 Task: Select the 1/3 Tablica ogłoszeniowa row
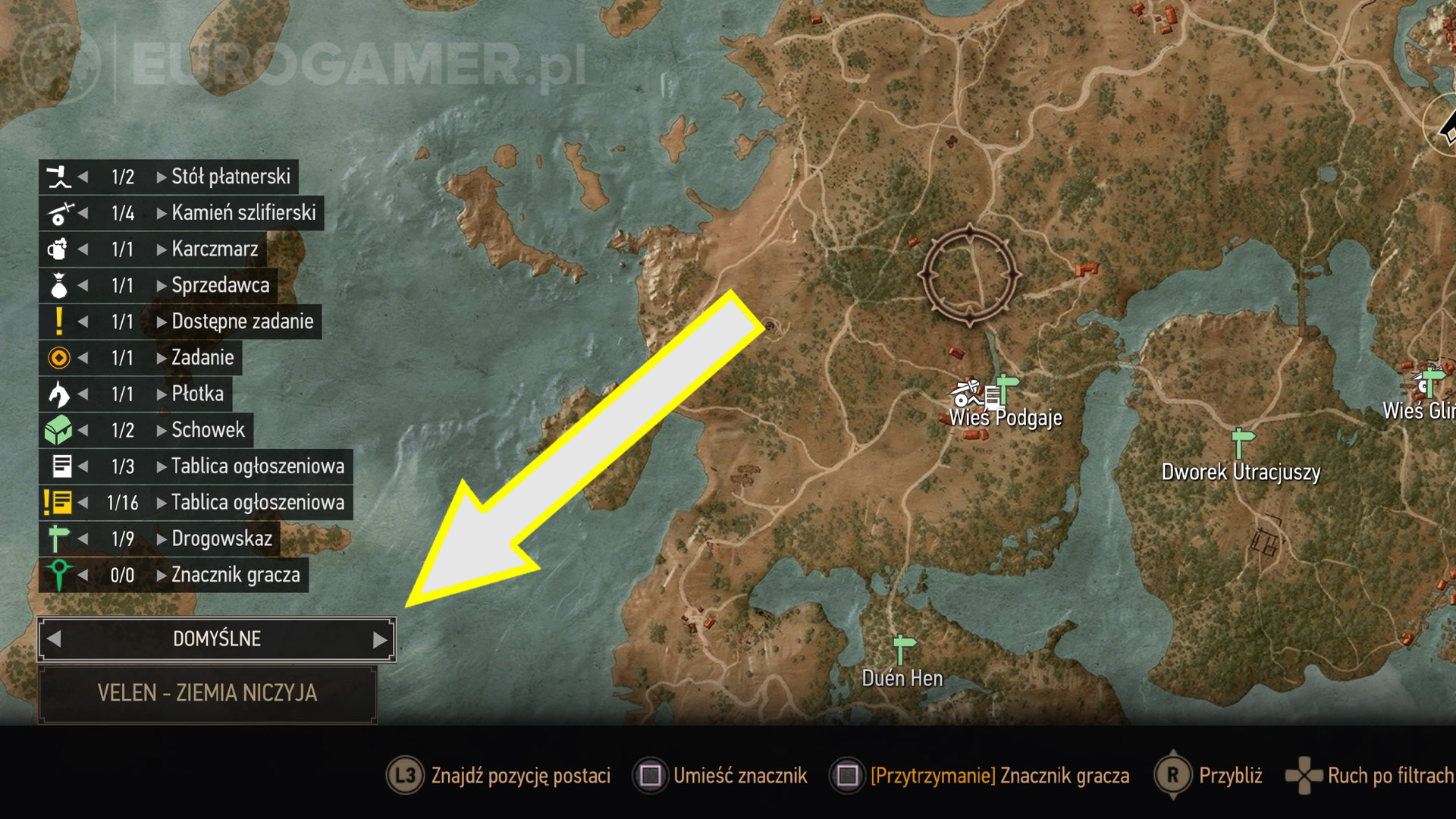click(256, 466)
